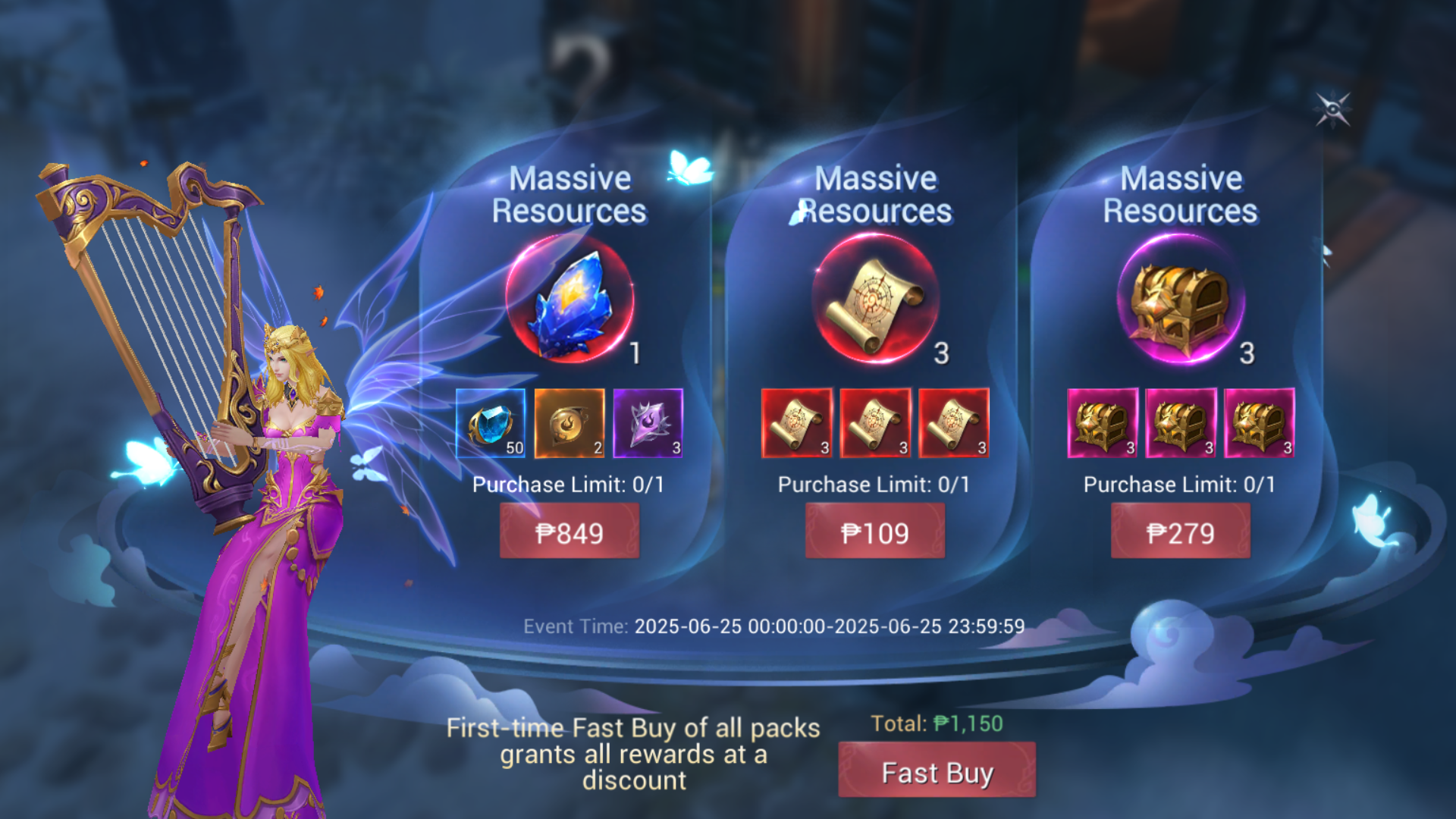
Task: Select the last scroll item in middle pack
Action: point(952,423)
